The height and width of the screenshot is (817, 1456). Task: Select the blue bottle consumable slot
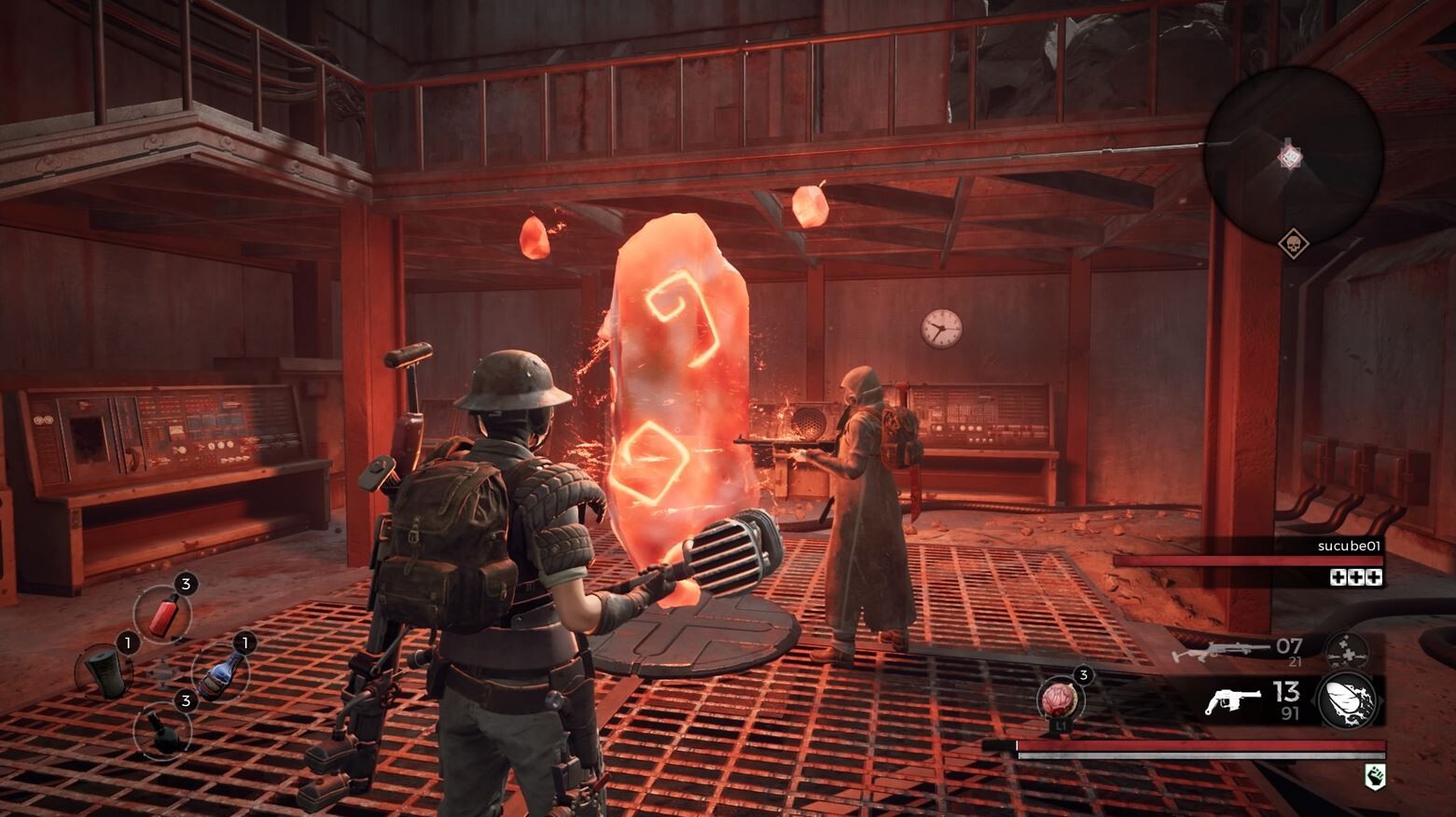point(222,671)
